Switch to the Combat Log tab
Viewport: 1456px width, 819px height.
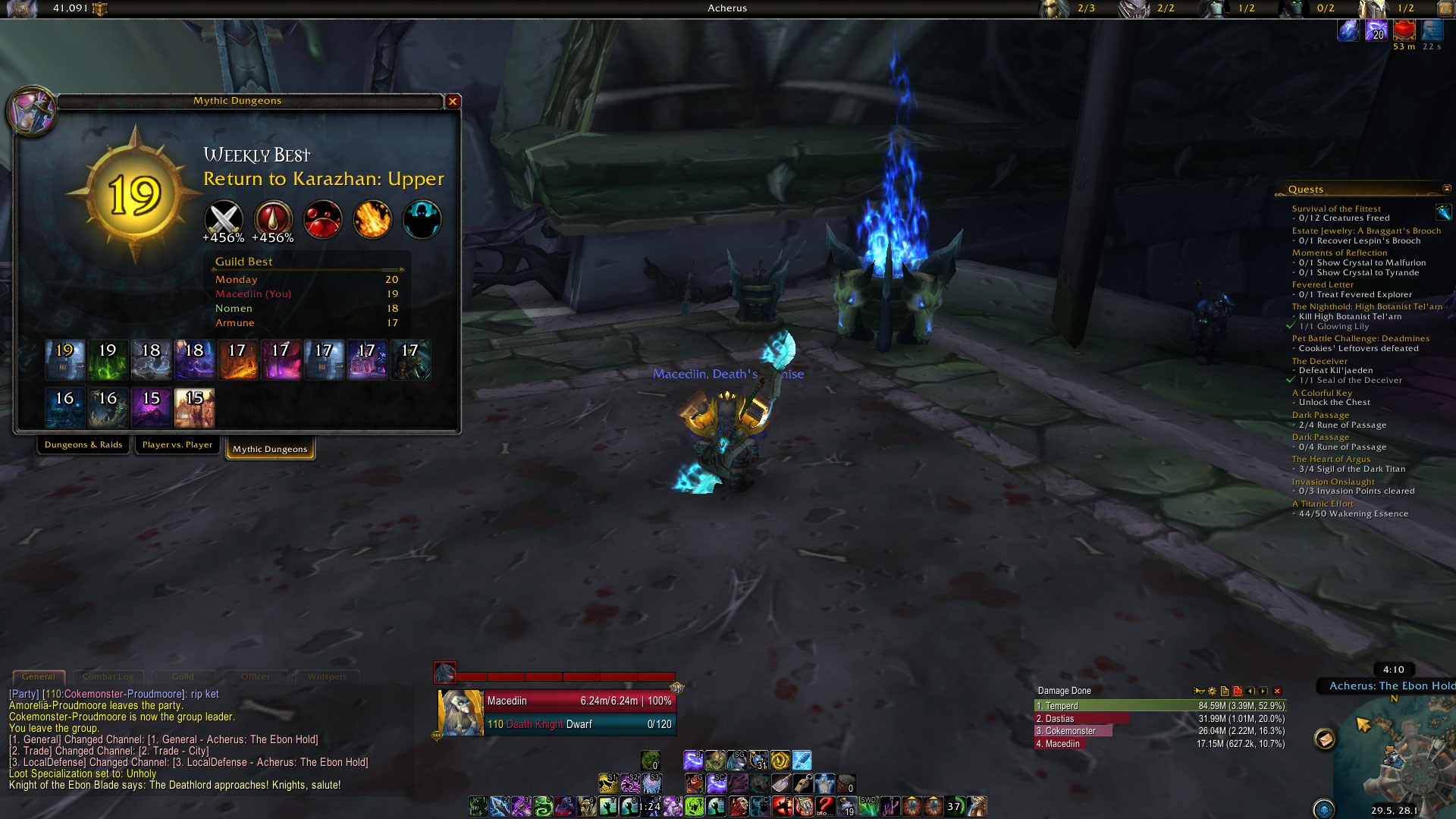click(108, 676)
